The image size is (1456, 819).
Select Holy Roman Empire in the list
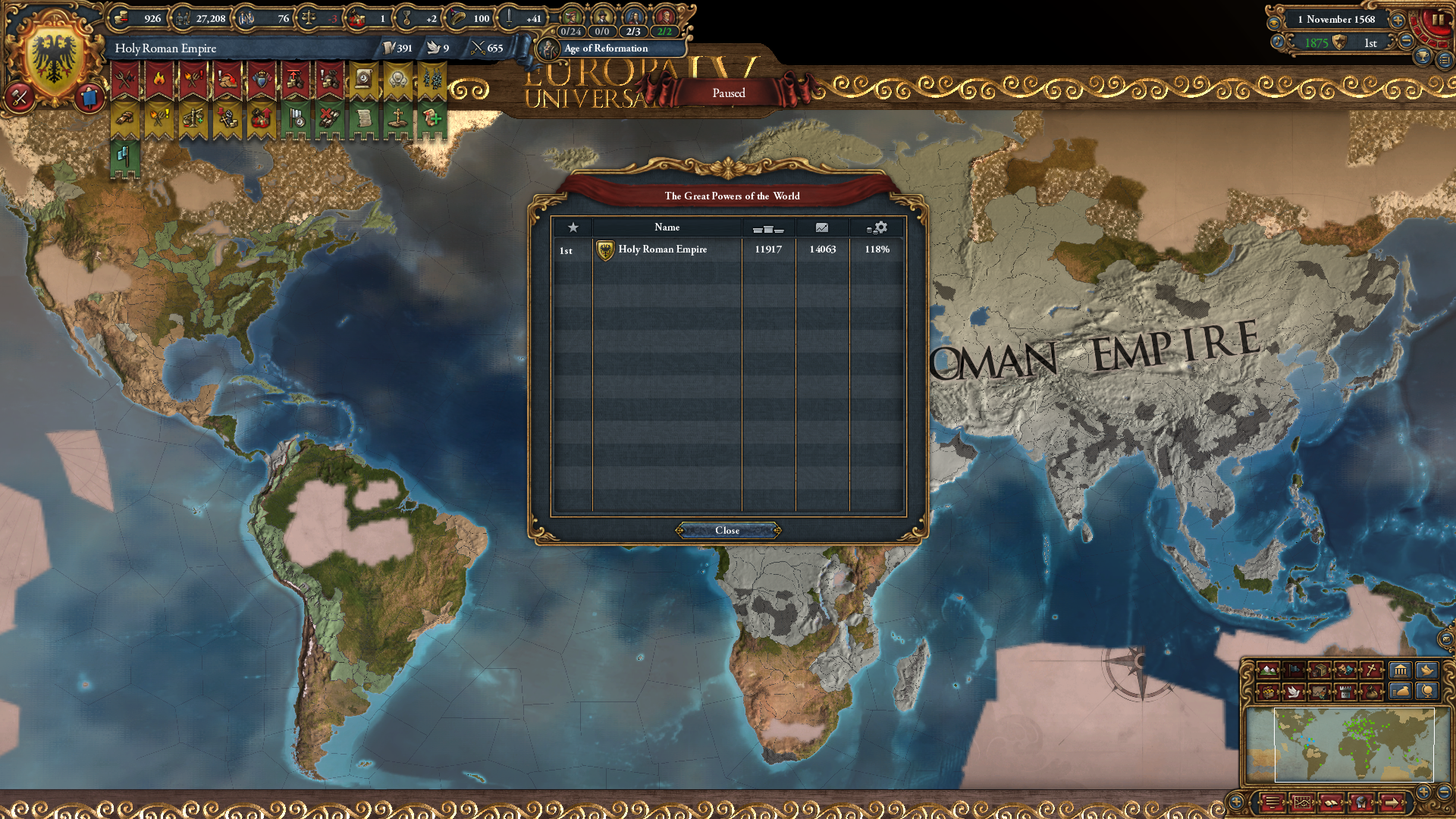[661, 249]
